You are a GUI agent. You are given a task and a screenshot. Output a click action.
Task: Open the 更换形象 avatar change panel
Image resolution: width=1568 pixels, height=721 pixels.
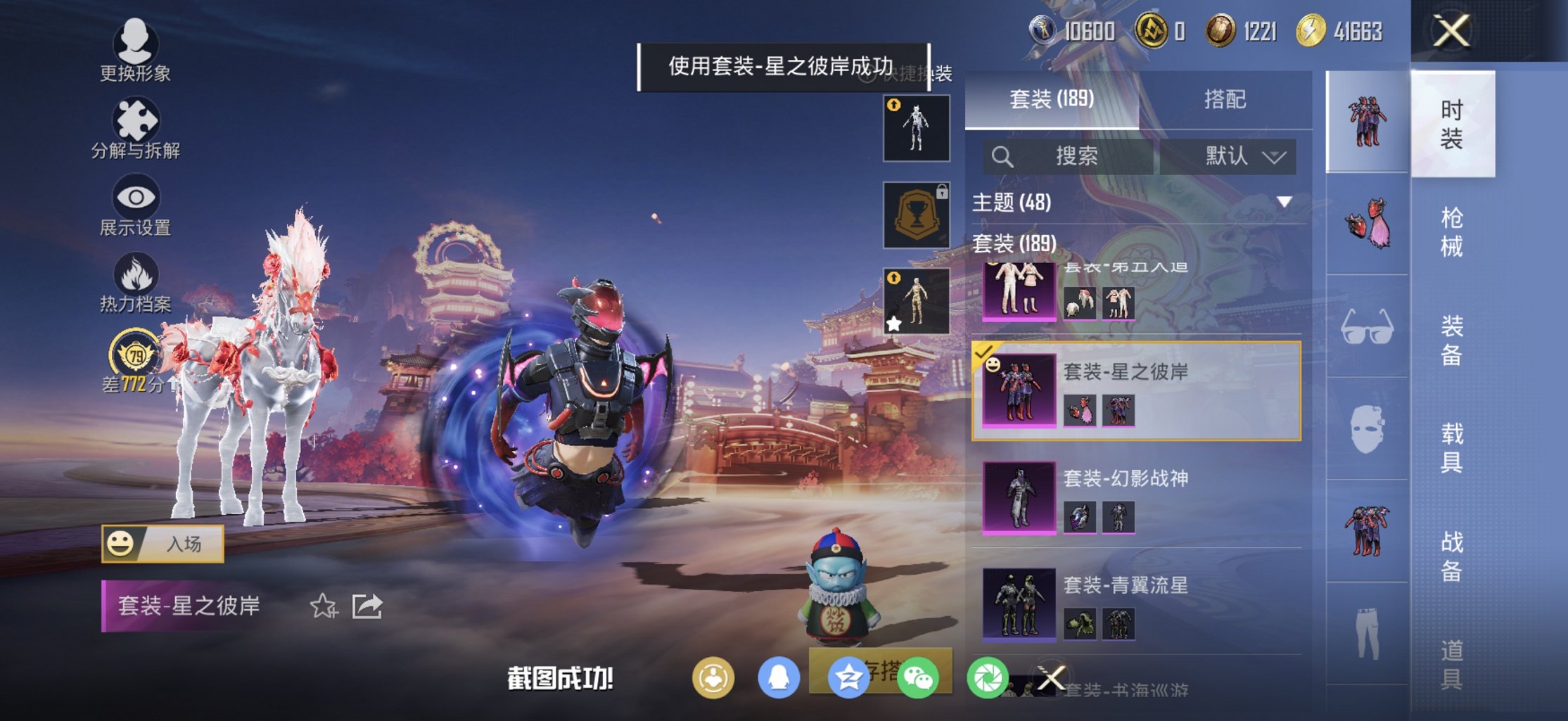(x=136, y=48)
